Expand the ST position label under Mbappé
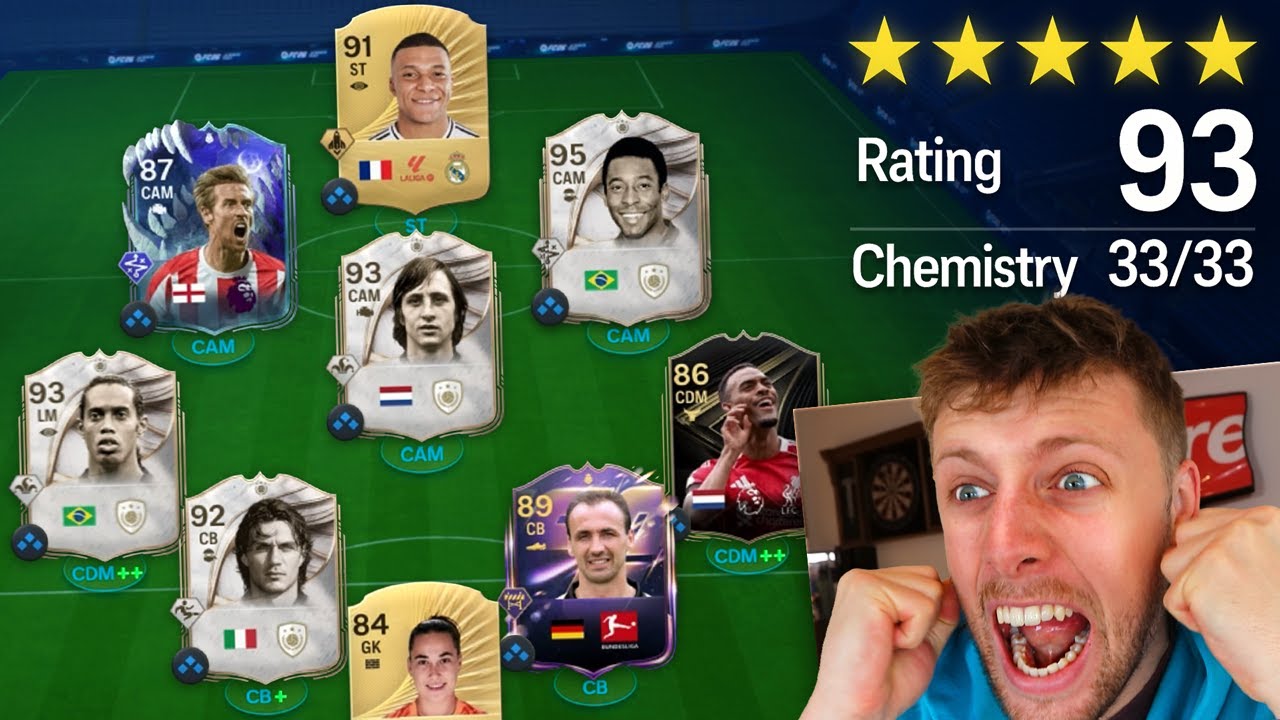Viewport: 1280px width, 720px height. tap(415, 223)
